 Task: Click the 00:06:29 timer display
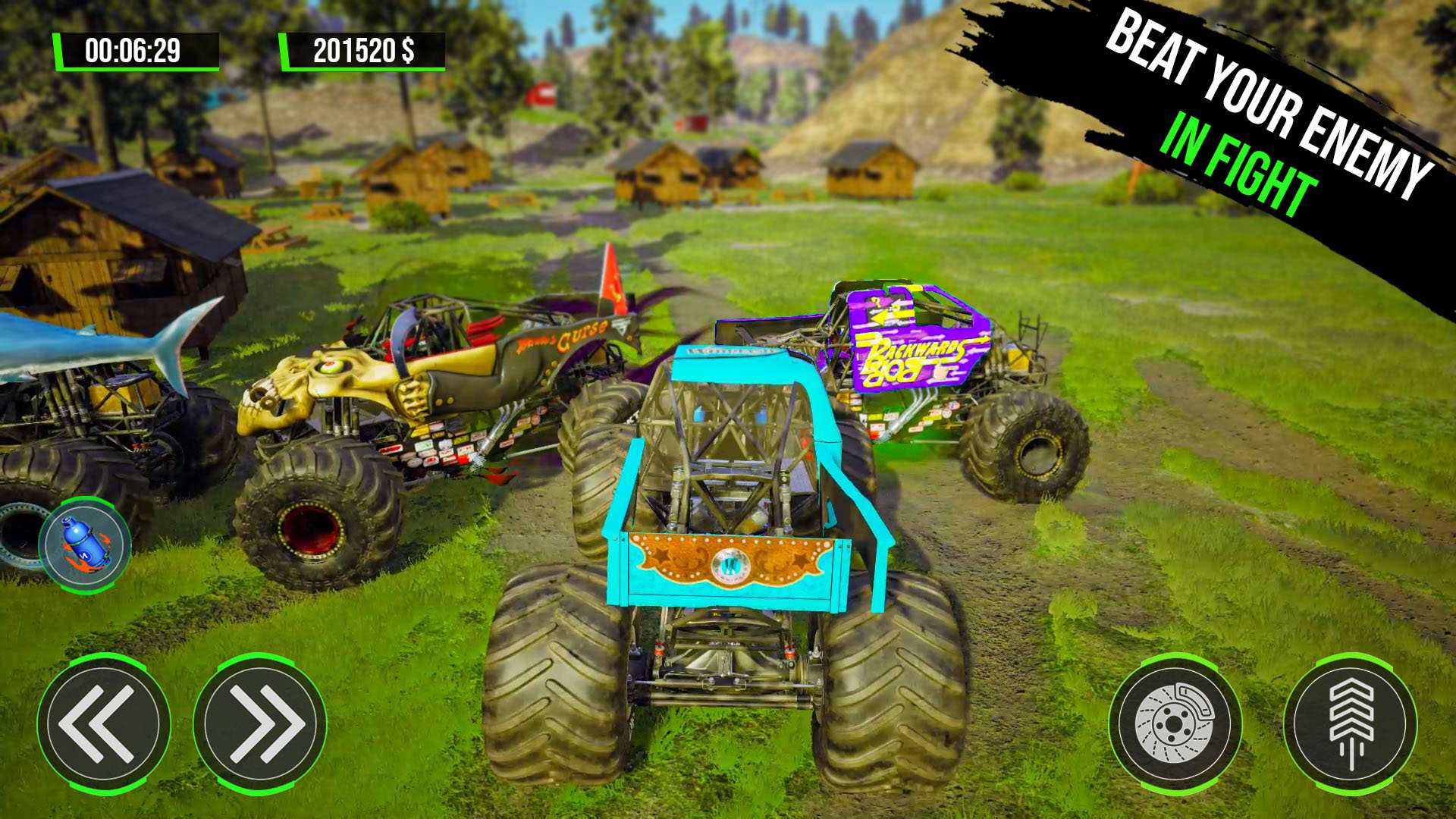[133, 49]
